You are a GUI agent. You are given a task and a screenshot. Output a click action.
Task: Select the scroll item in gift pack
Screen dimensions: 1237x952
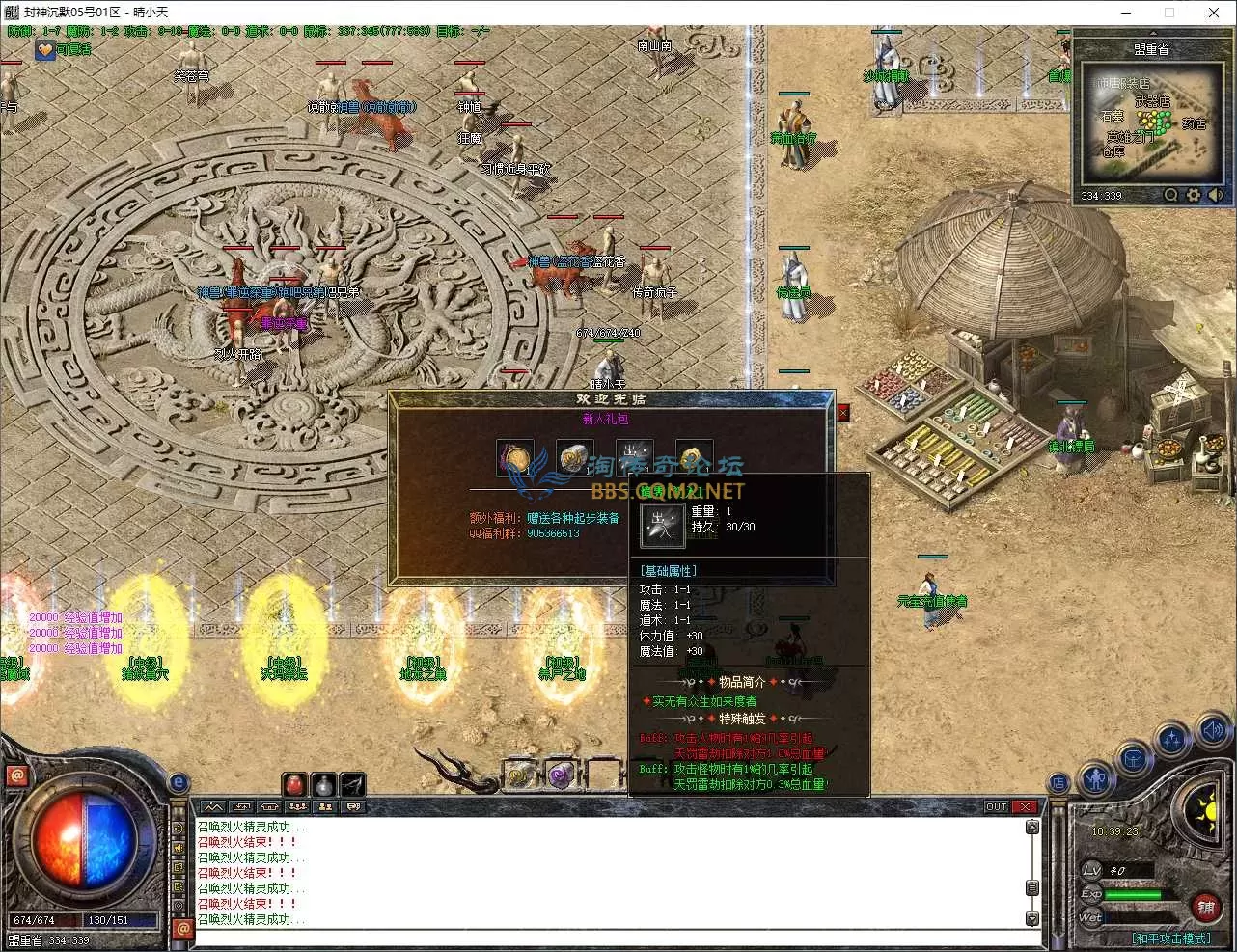tap(574, 458)
